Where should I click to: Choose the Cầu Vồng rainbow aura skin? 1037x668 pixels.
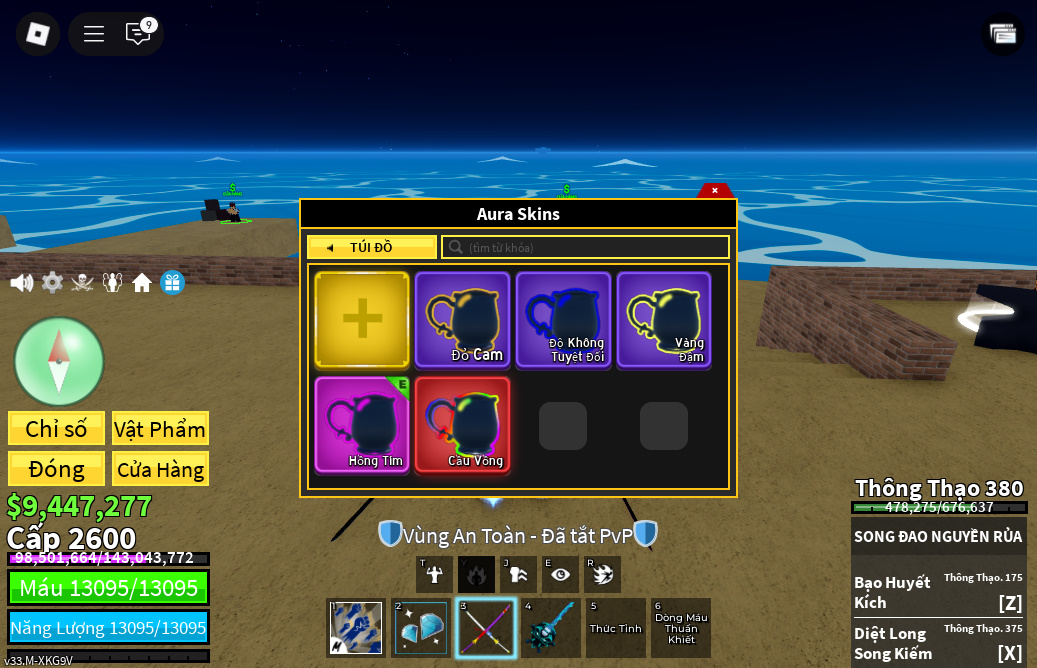tap(463, 424)
